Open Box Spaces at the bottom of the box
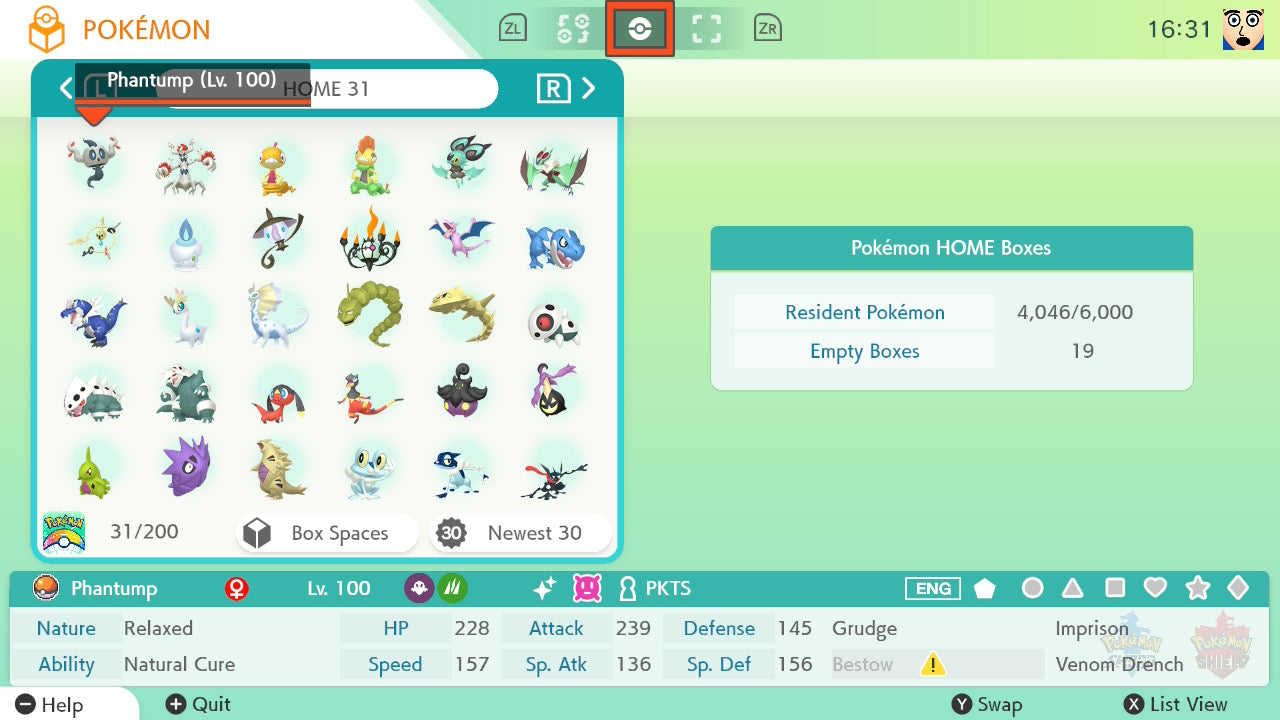 click(x=326, y=533)
